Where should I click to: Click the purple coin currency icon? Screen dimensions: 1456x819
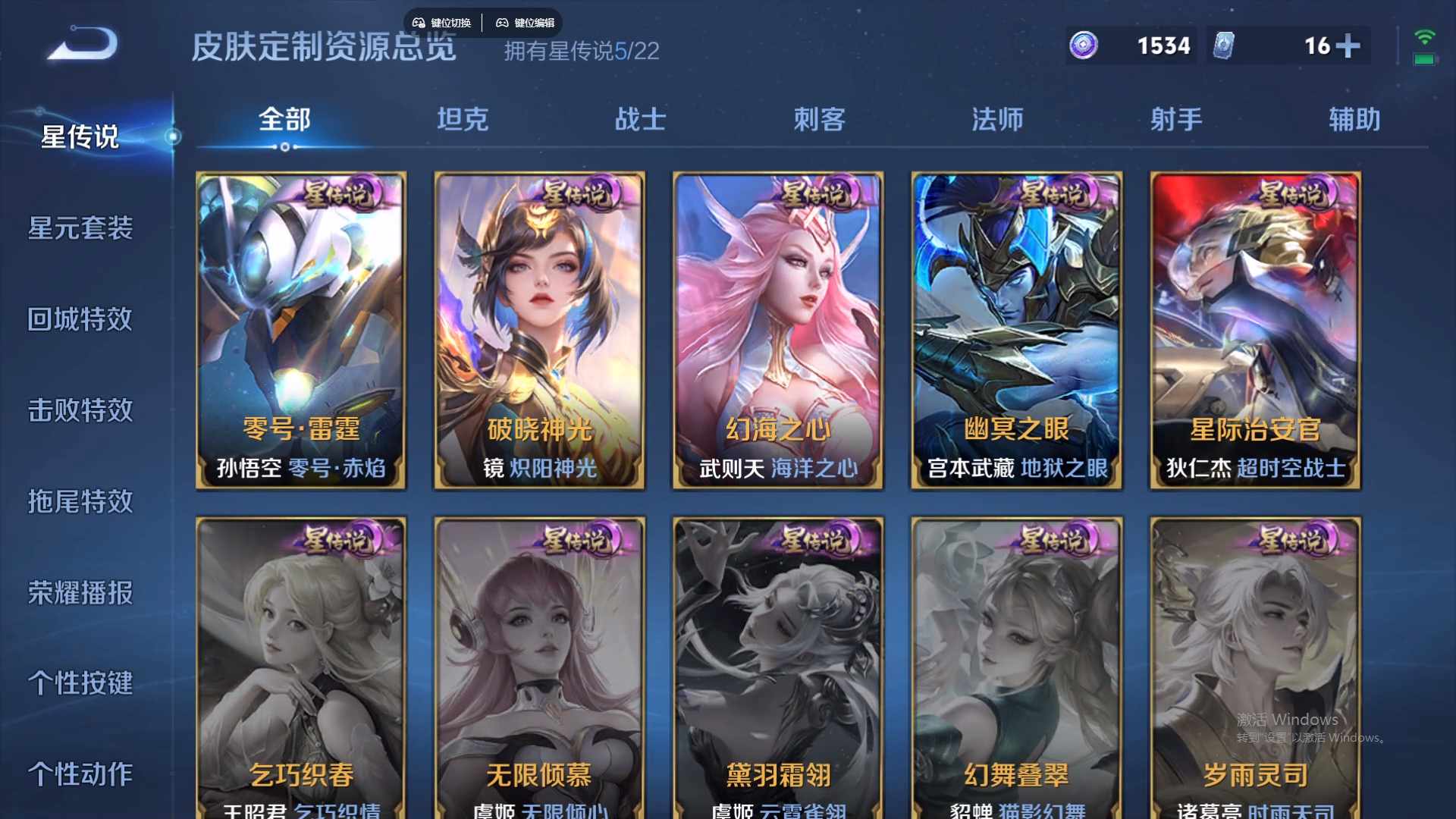coord(1084,46)
